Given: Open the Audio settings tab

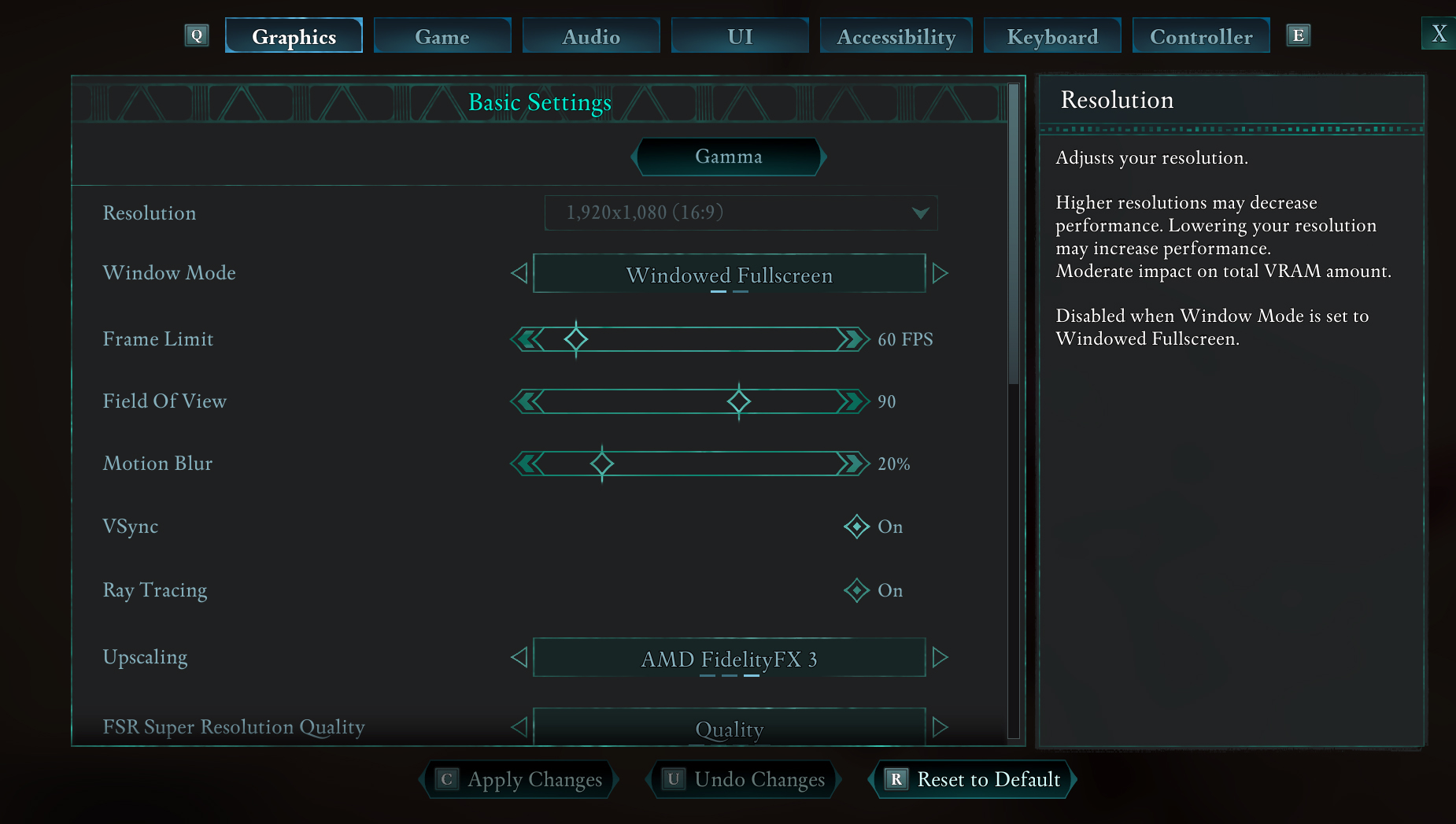Looking at the screenshot, I should pyautogui.click(x=591, y=36).
